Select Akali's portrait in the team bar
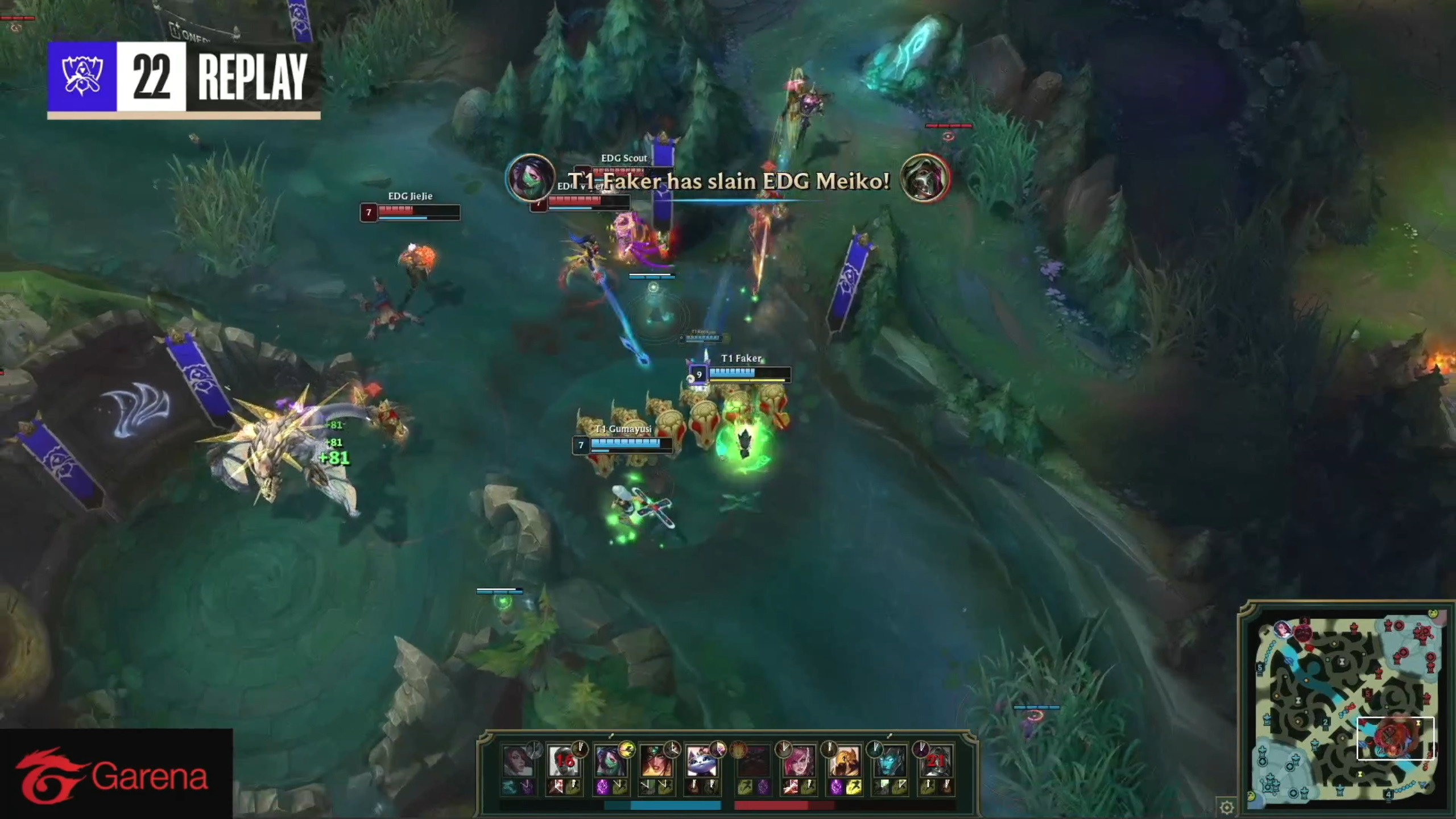The width and height of the screenshot is (1456, 819). click(610, 761)
